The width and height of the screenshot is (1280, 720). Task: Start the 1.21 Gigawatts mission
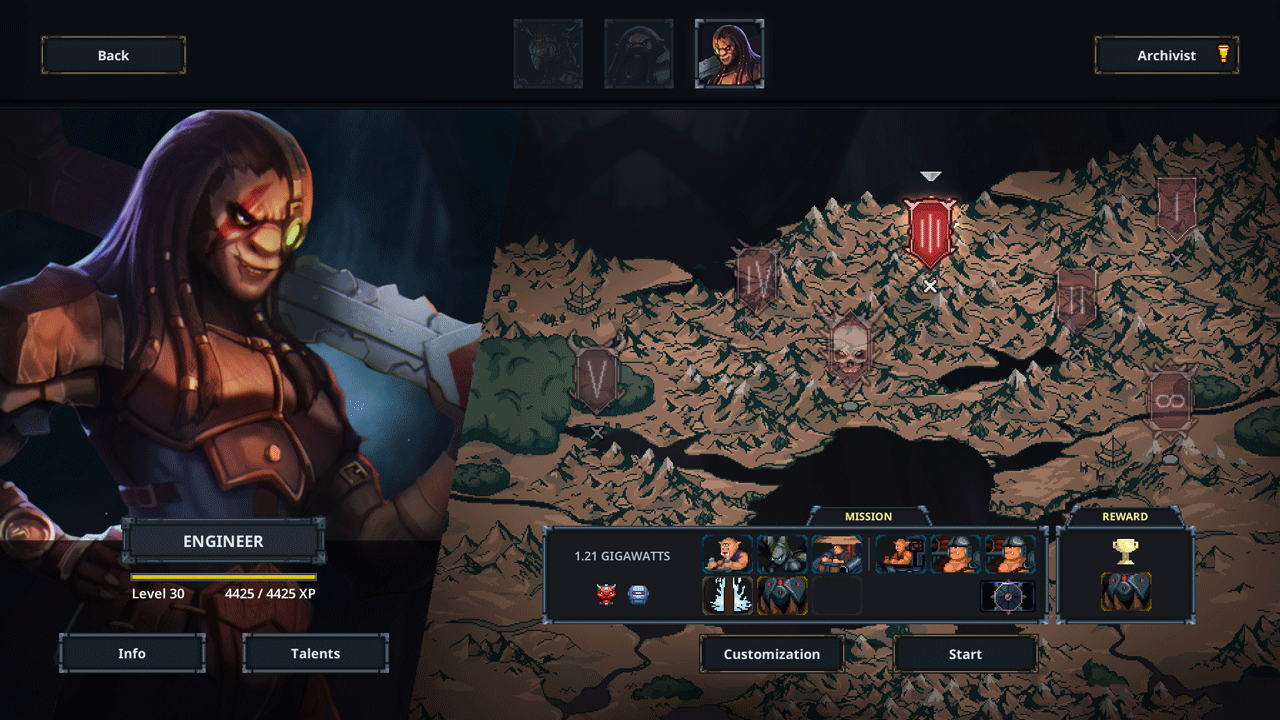click(x=965, y=654)
